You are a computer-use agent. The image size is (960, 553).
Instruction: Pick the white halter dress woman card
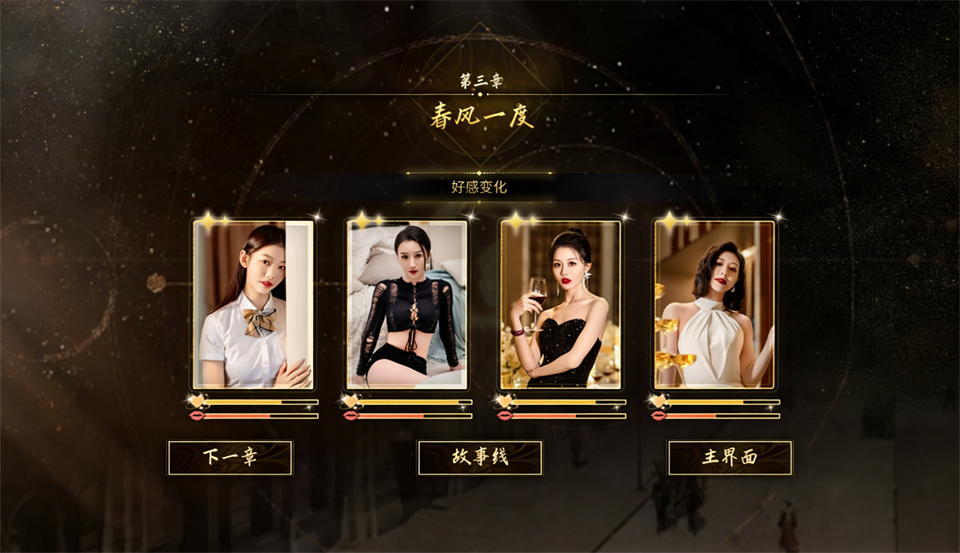[715, 305]
